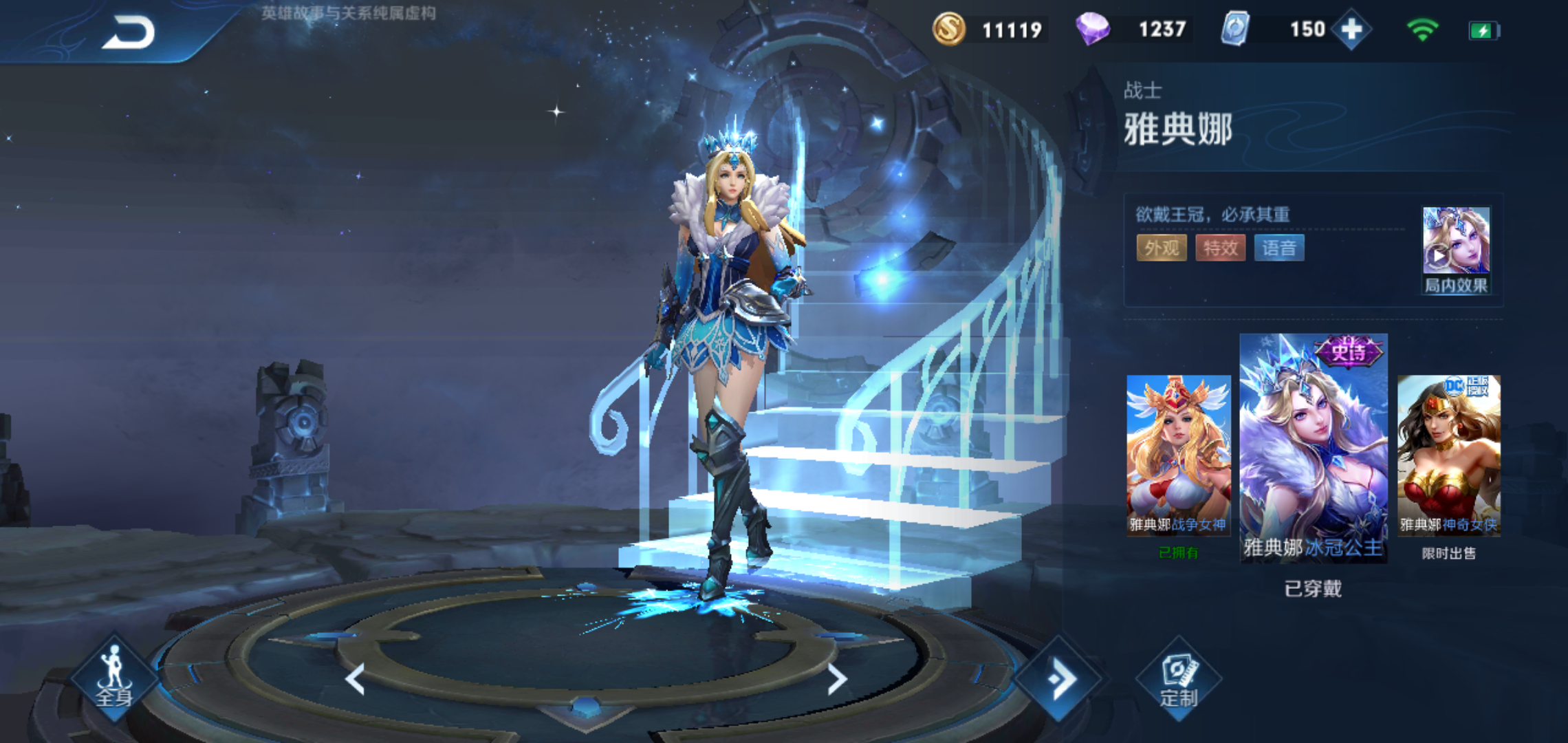
Task: Tap the purple diamond currency icon
Action: (x=1092, y=30)
